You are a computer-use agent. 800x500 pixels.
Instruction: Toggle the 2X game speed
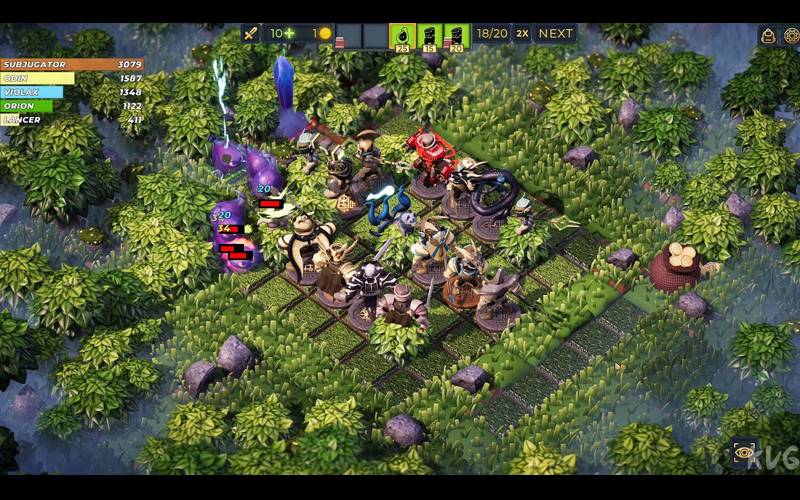(x=522, y=33)
